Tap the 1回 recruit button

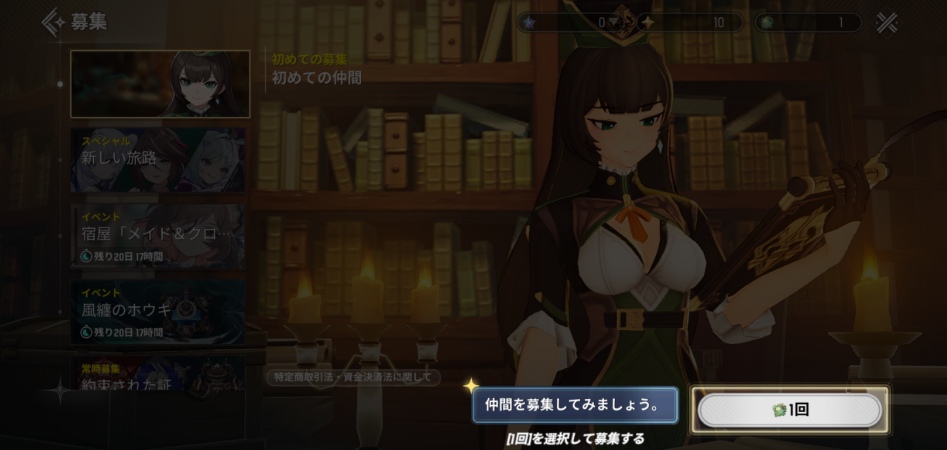pyautogui.click(x=789, y=410)
